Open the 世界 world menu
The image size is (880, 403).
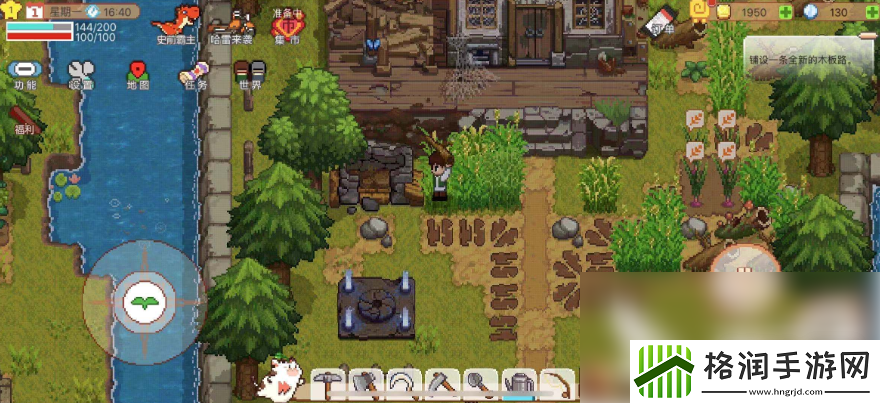[x=250, y=73]
